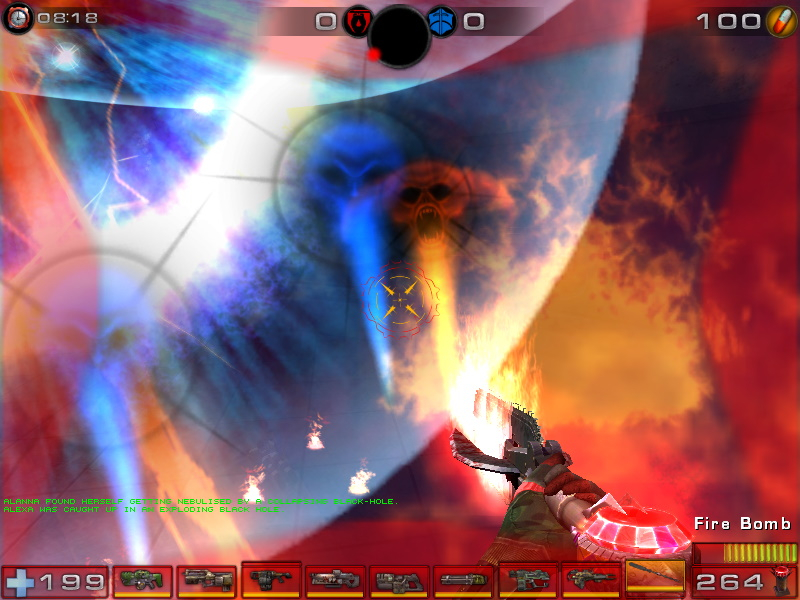Choose the highlighted orange weapon slot
Screen dimensions: 800x600
655,578
